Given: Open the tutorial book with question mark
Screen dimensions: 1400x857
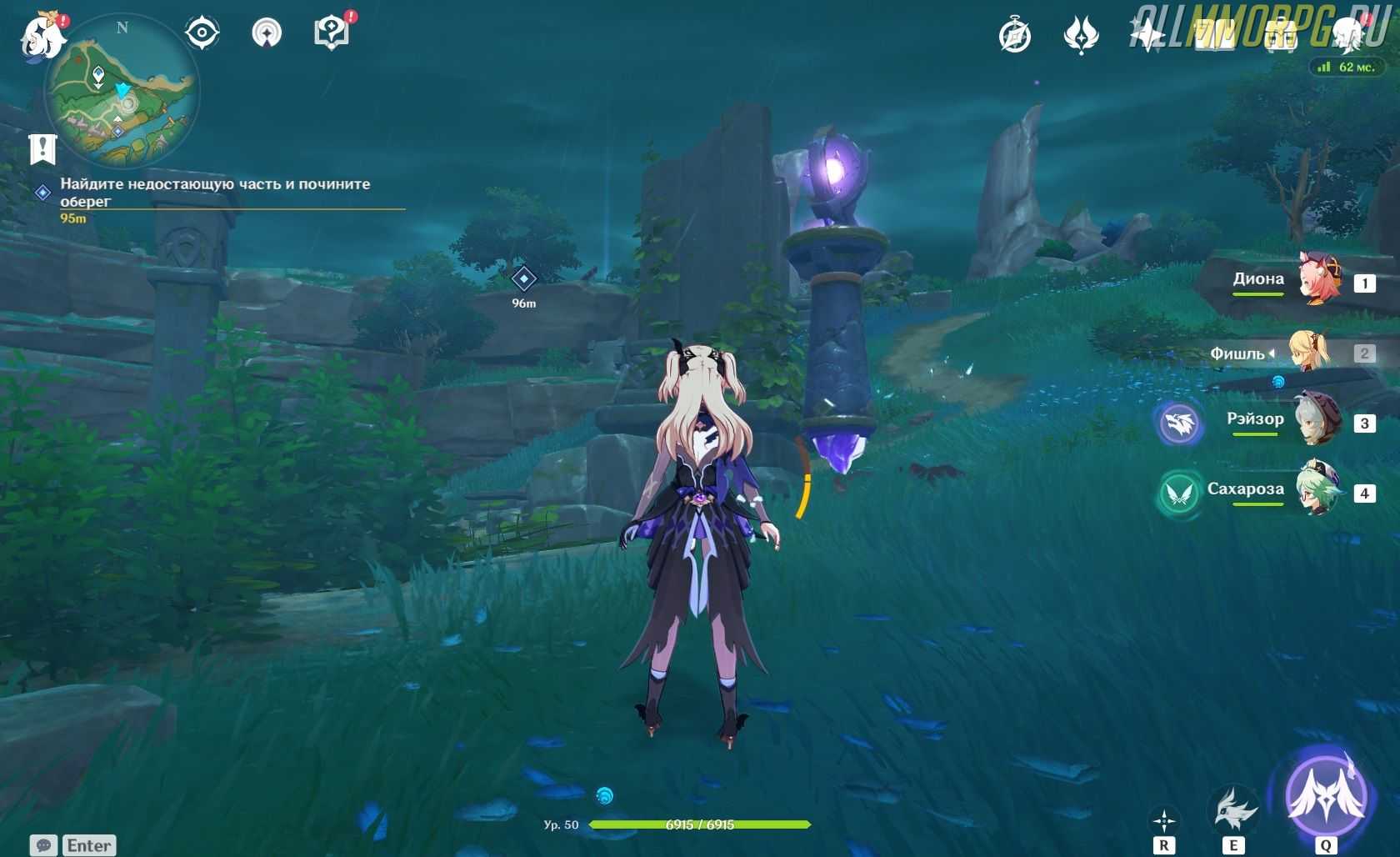Looking at the screenshot, I should (332, 33).
